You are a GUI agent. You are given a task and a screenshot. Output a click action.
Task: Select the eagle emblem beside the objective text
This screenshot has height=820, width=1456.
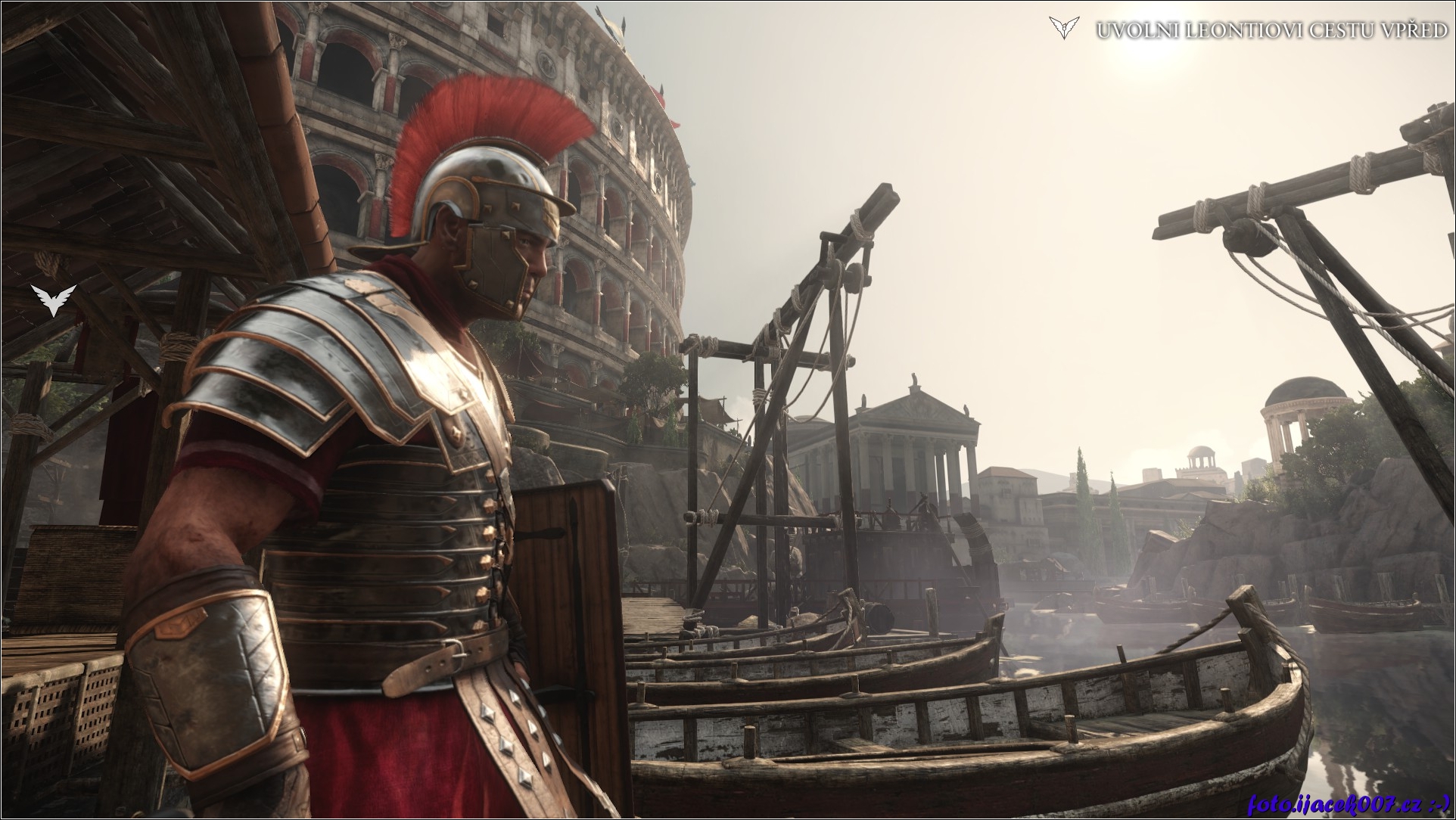point(1062,28)
